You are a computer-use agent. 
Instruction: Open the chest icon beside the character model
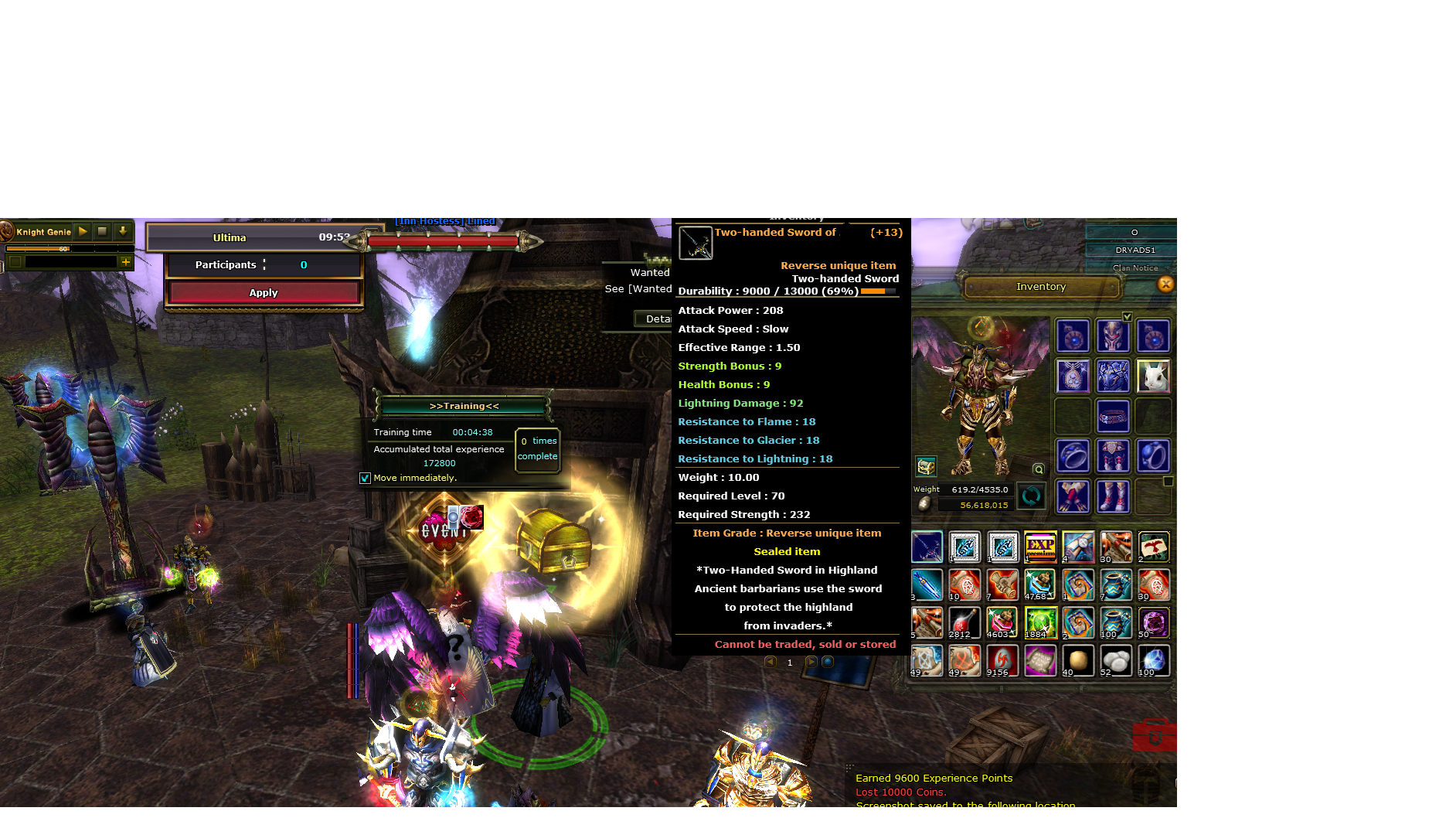(925, 467)
